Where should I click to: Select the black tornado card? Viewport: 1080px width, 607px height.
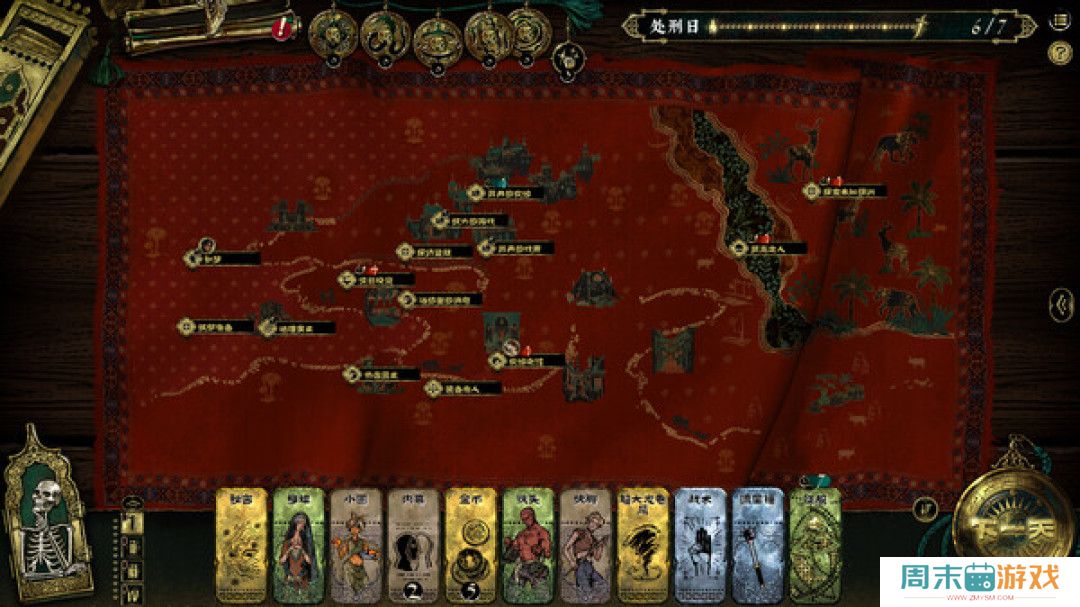(x=643, y=547)
